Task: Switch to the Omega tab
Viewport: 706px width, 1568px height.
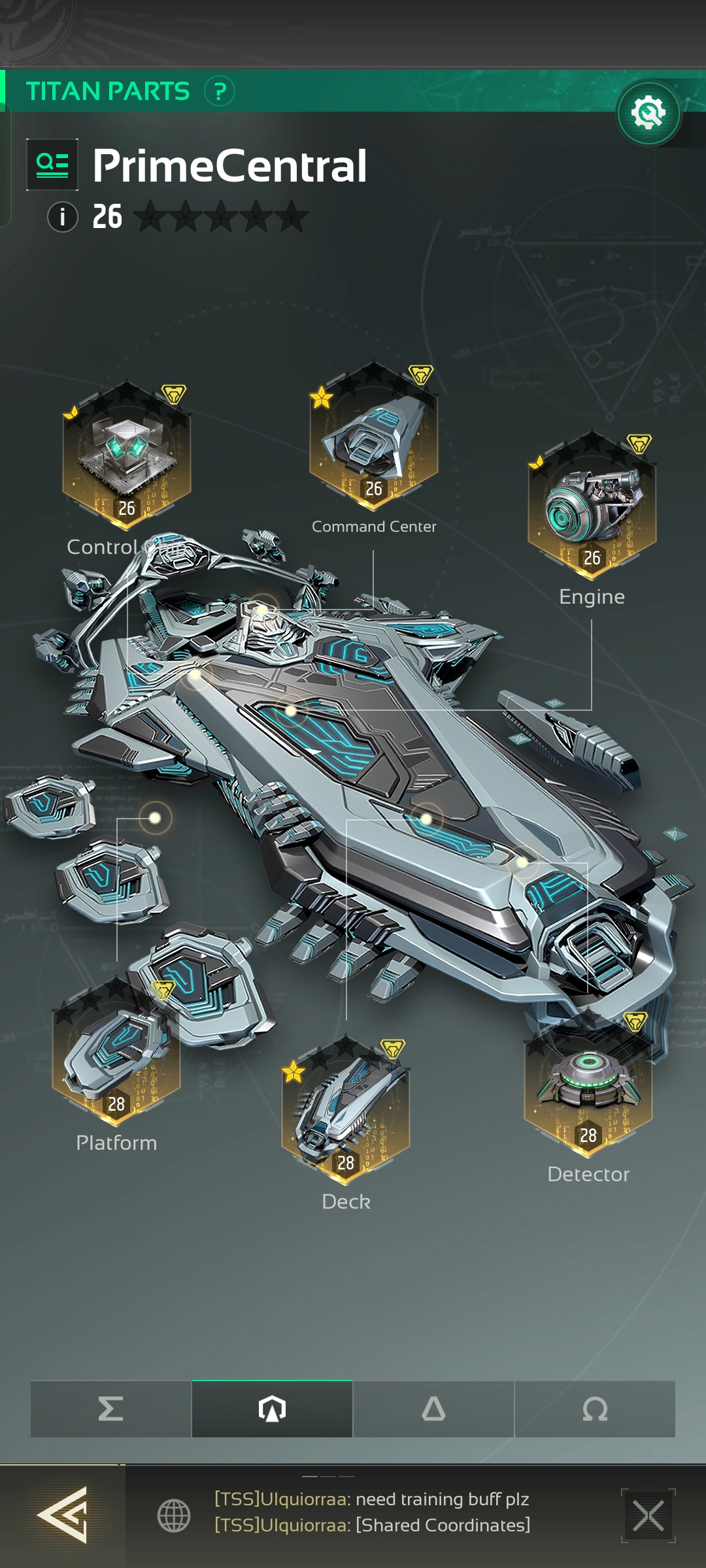Action: pyautogui.click(x=595, y=1409)
